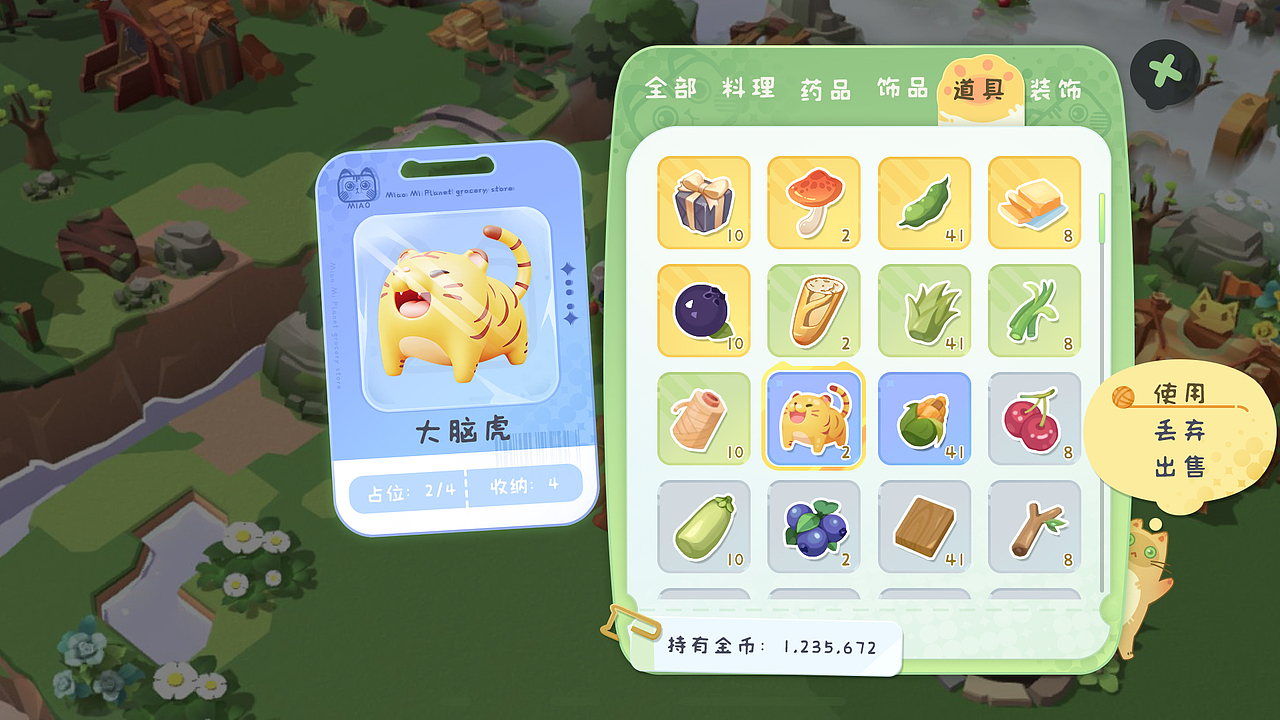
Task: Click the 大脑虎 card portrait
Action: 460,310
